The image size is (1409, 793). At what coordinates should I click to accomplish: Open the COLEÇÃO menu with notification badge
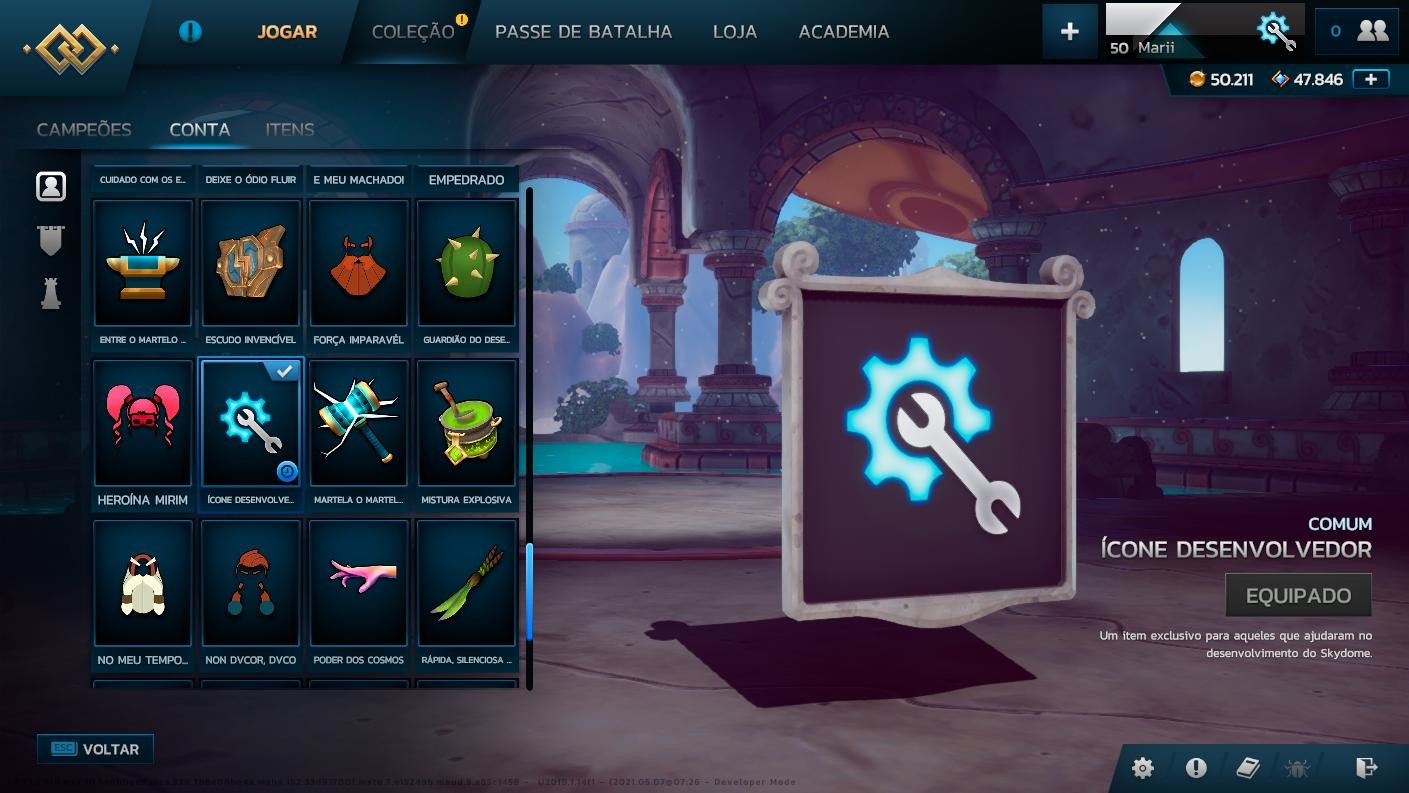pyautogui.click(x=411, y=31)
